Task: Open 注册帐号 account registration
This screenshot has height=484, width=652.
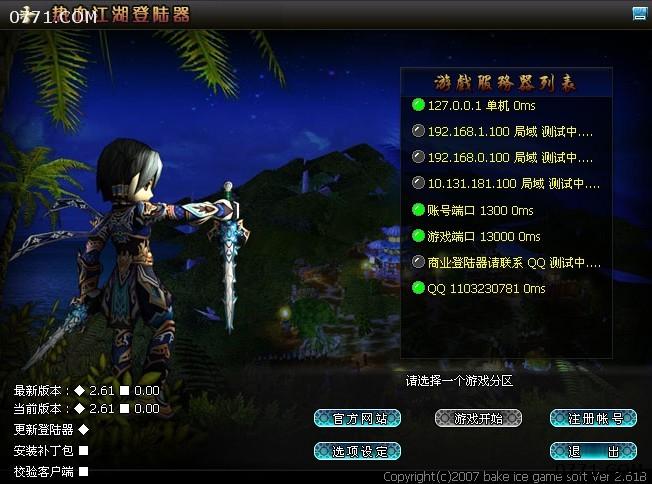Action: (x=594, y=418)
